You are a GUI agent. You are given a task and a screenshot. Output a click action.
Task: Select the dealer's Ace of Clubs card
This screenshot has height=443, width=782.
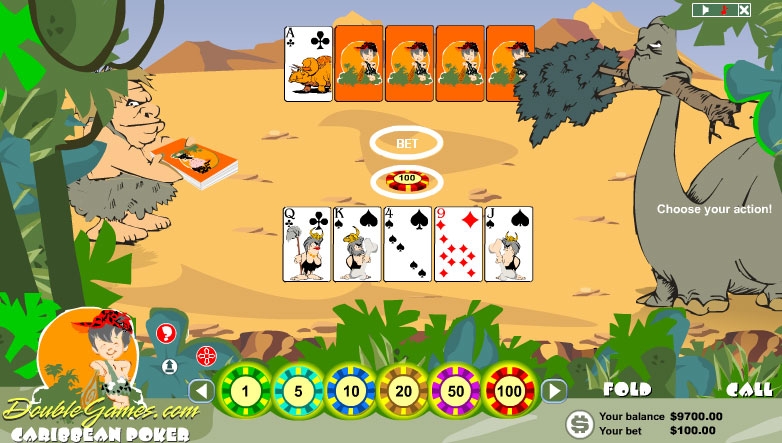308,64
